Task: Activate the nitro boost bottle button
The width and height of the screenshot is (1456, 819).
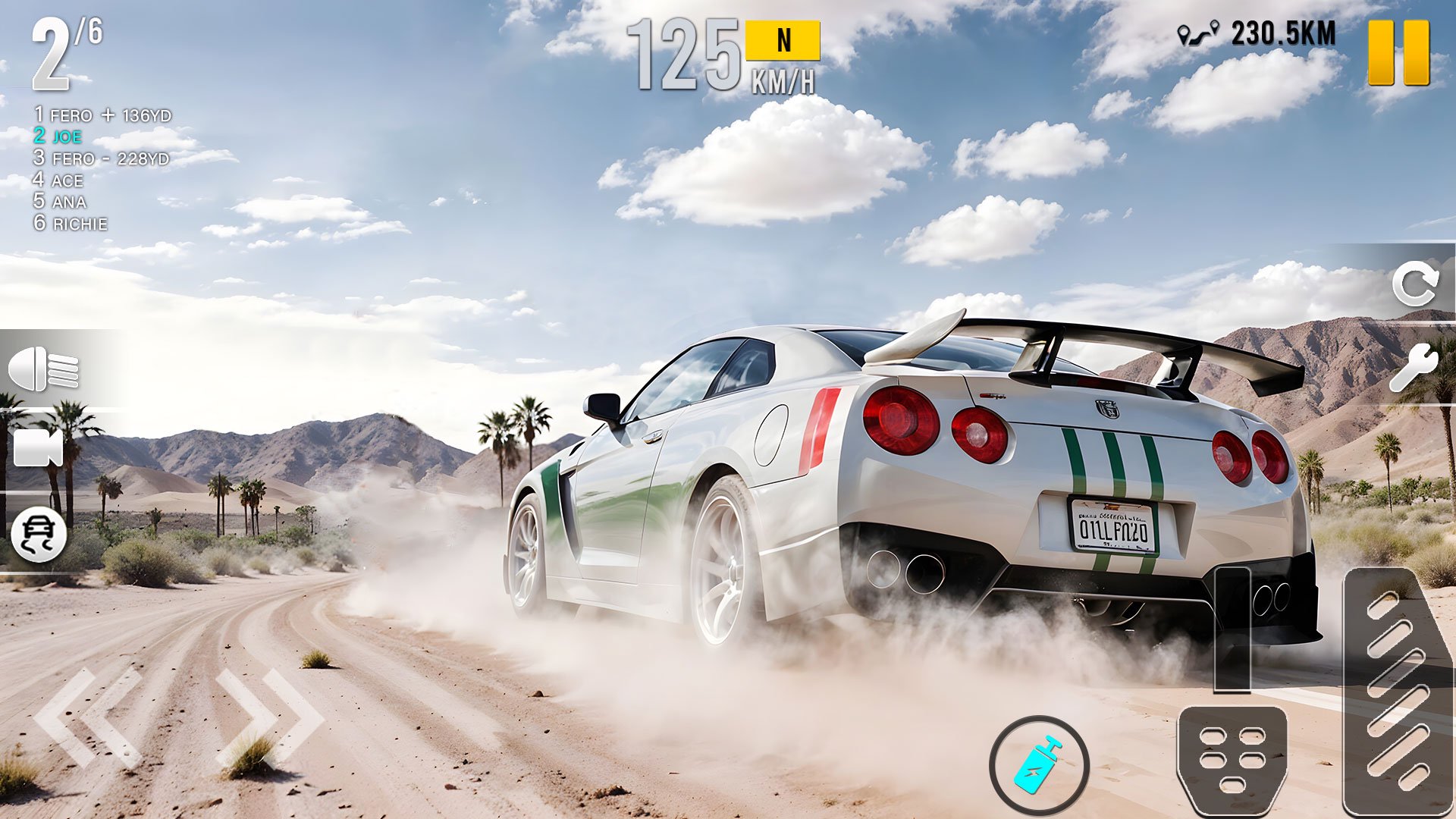Action: [1039, 765]
